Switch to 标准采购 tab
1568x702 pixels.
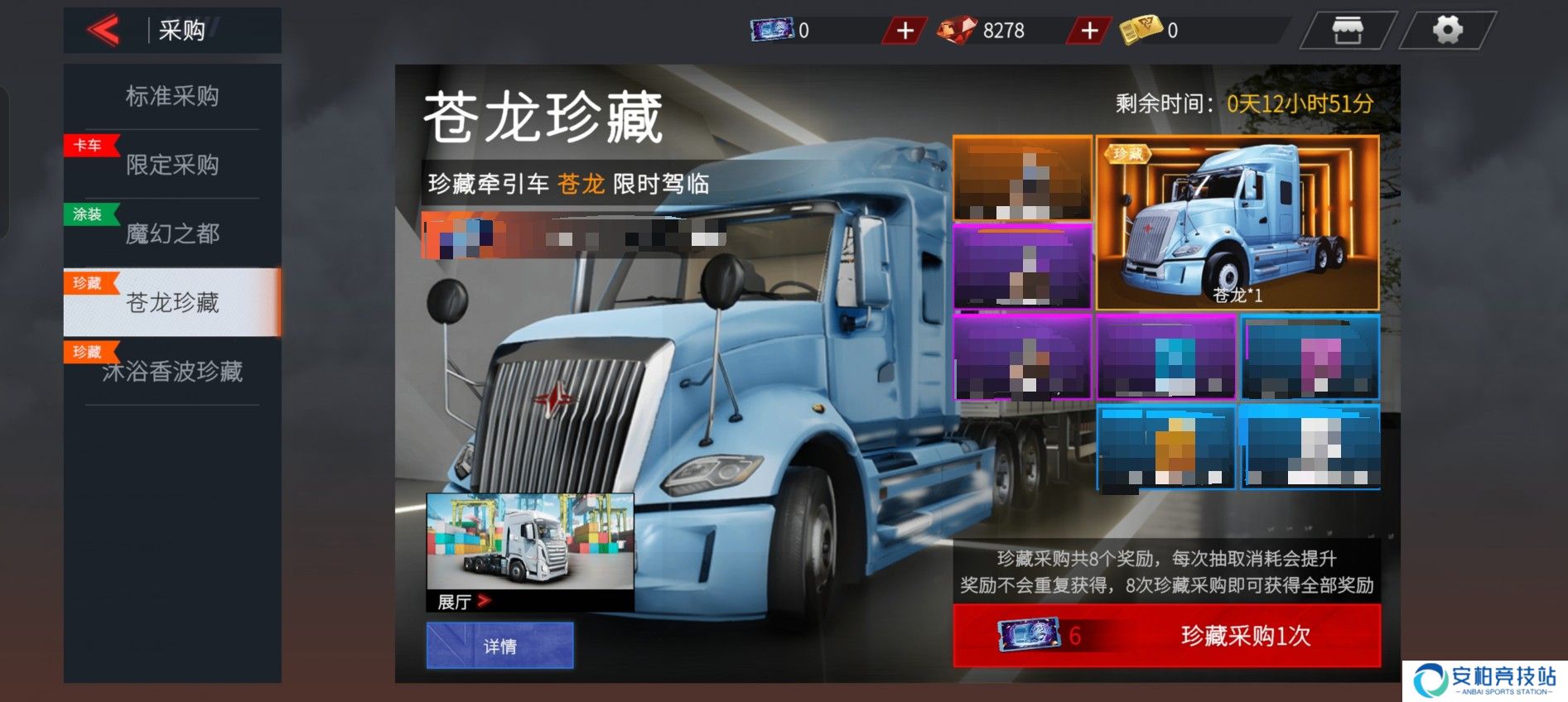[x=172, y=96]
